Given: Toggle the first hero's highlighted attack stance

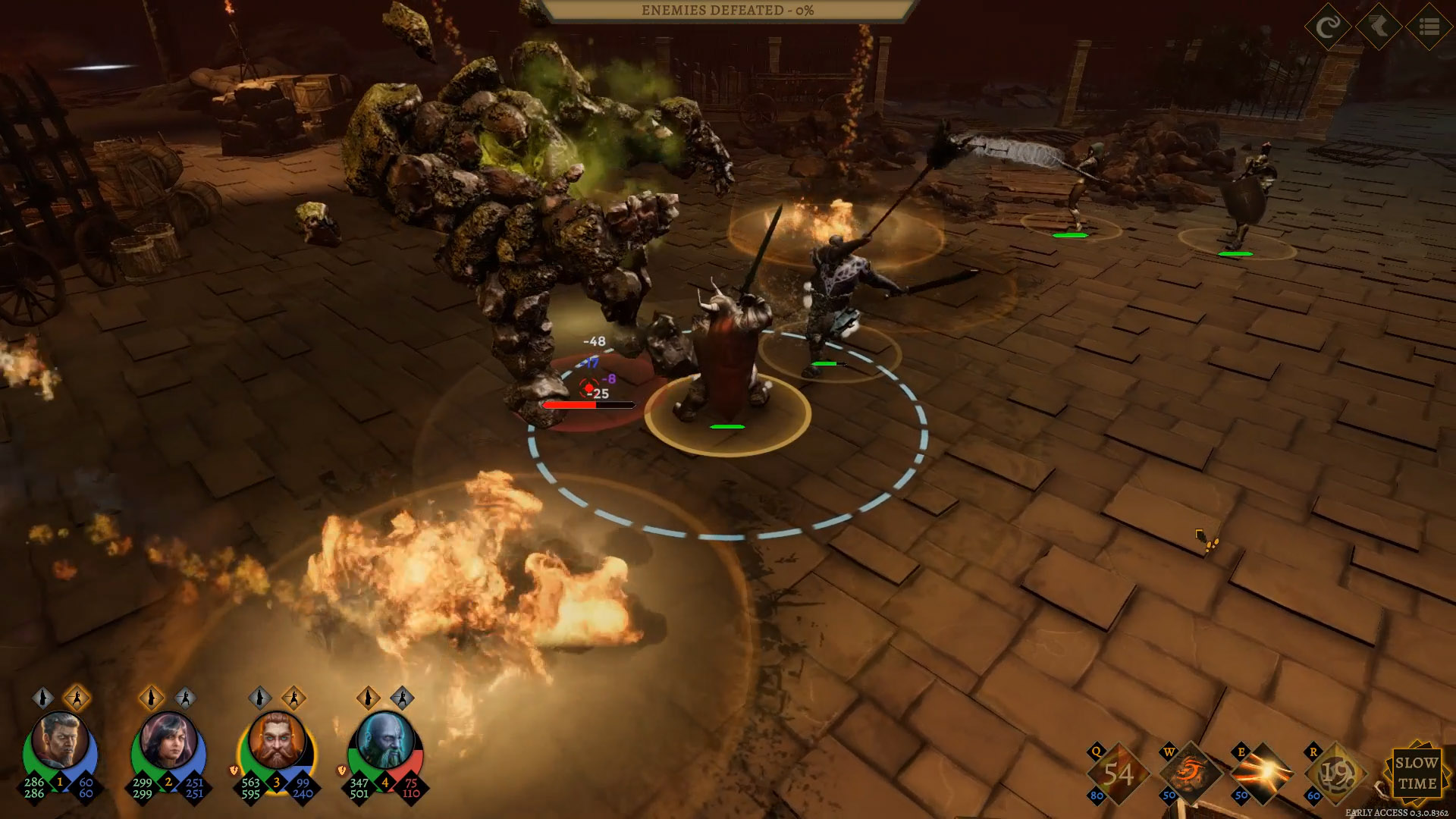Looking at the screenshot, I should click(x=77, y=698).
